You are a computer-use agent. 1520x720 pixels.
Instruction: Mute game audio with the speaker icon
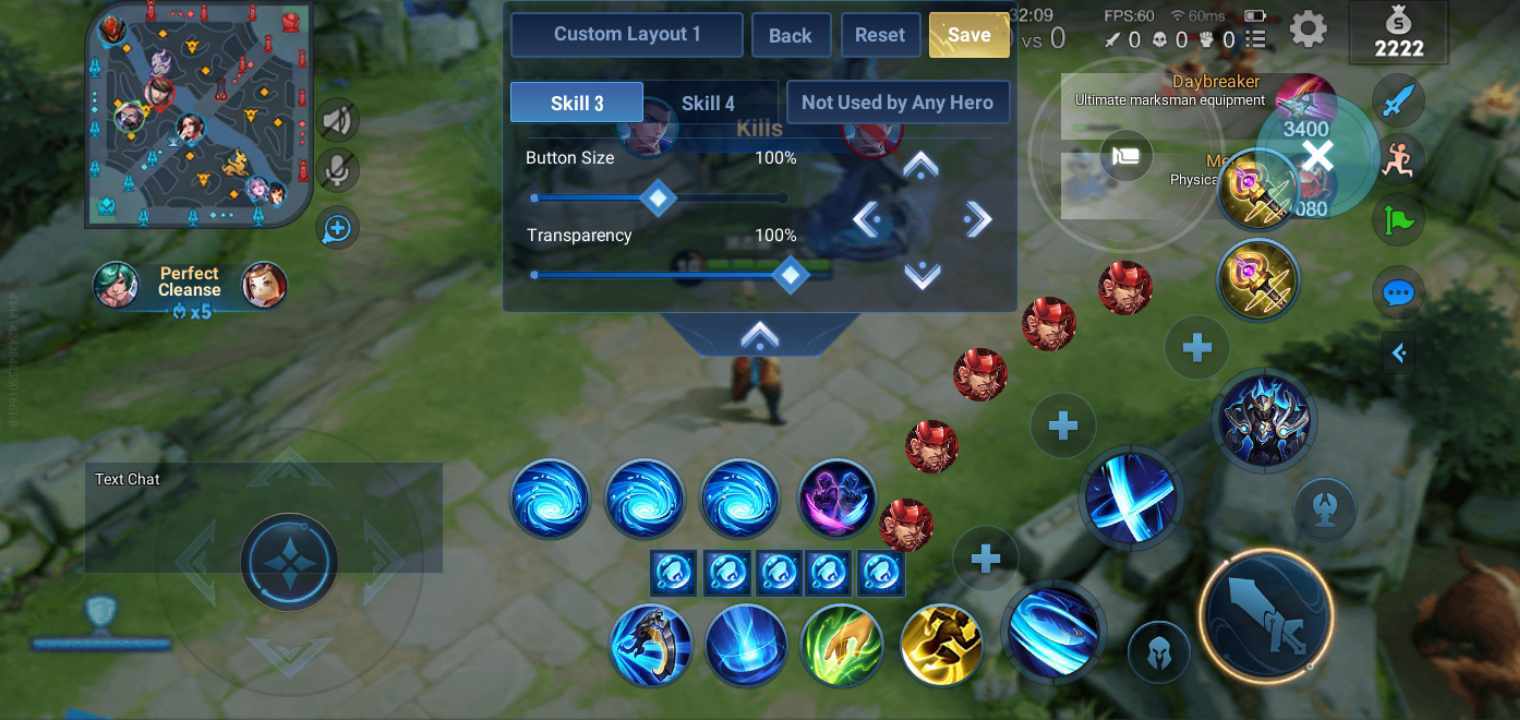tap(336, 119)
